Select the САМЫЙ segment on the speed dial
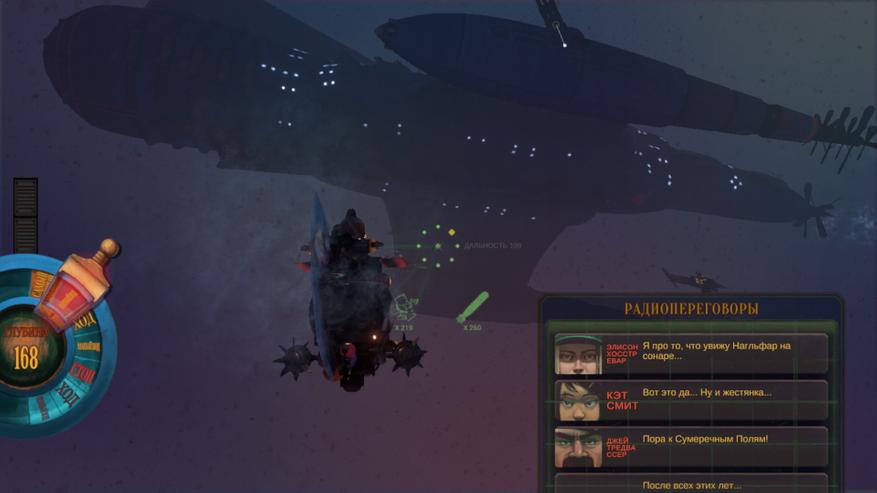The height and width of the screenshot is (493, 877). pyautogui.click(x=40, y=286)
